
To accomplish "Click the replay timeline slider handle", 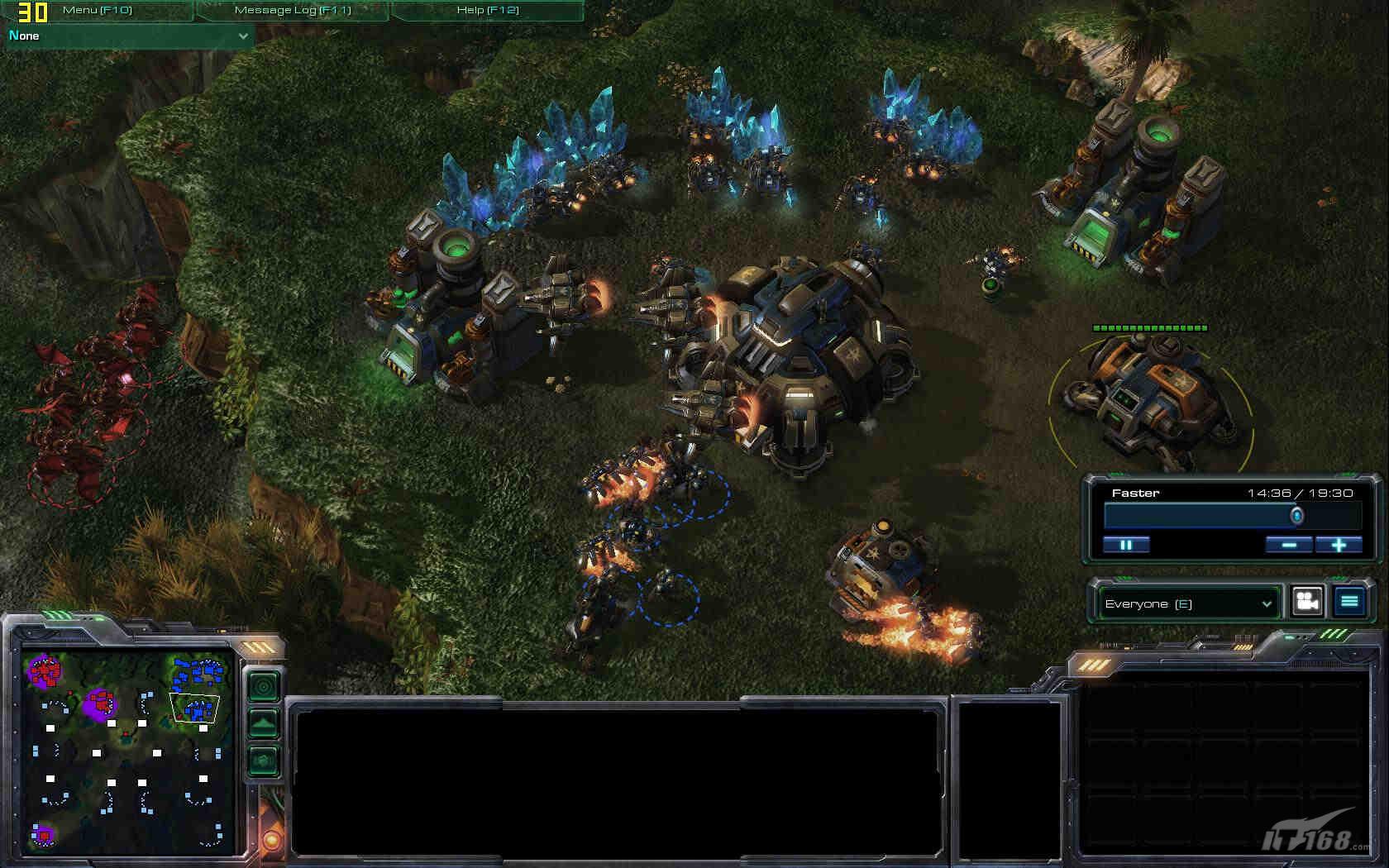I will coord(1297,516).
